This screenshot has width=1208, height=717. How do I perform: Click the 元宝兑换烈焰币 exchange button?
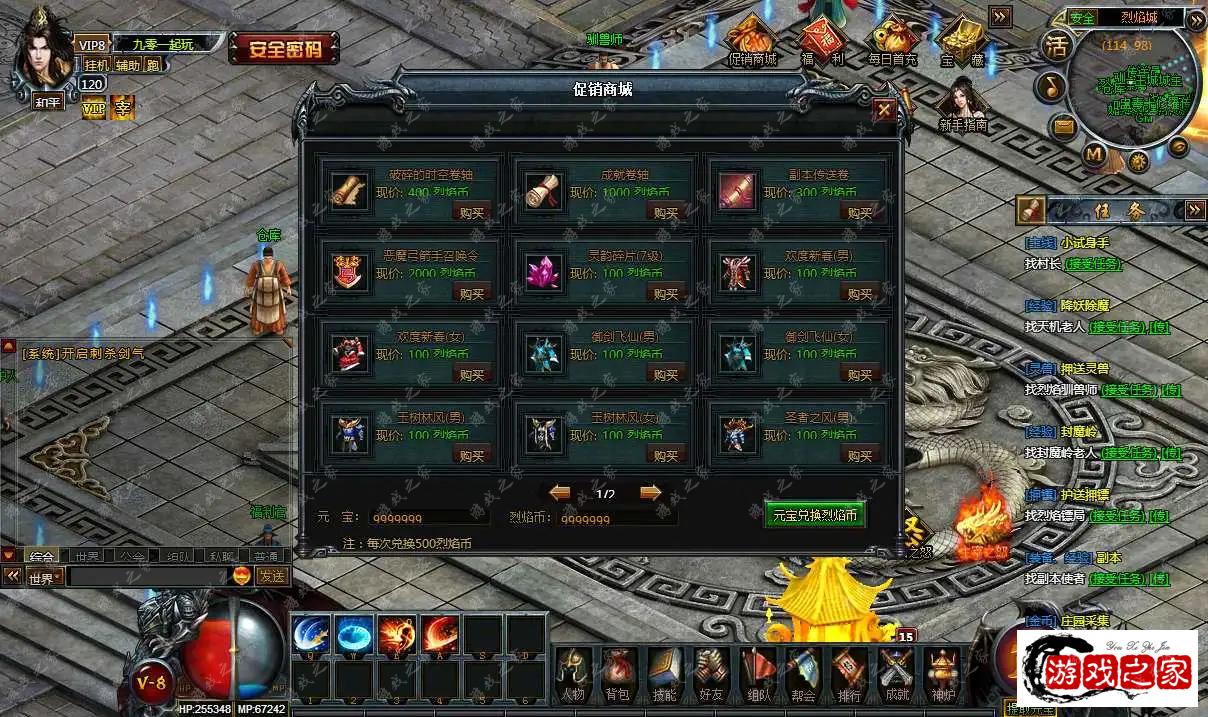[x=815, y=515]
